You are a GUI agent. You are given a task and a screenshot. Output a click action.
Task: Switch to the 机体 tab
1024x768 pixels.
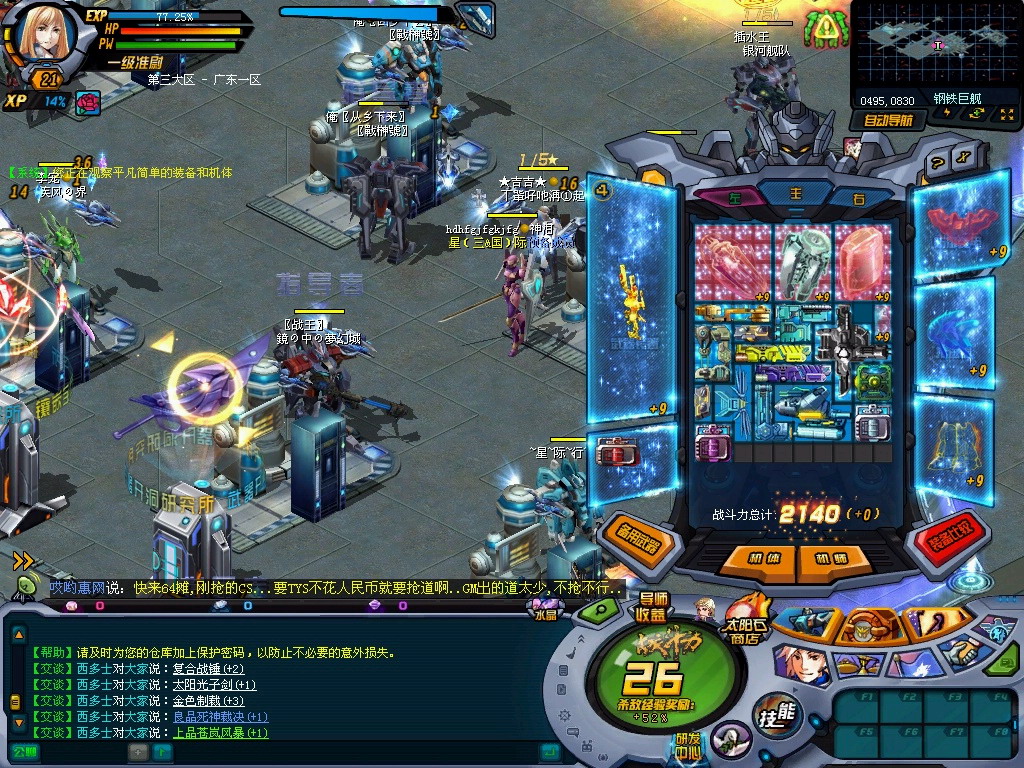pyautogui.click(x=764, y=558)
